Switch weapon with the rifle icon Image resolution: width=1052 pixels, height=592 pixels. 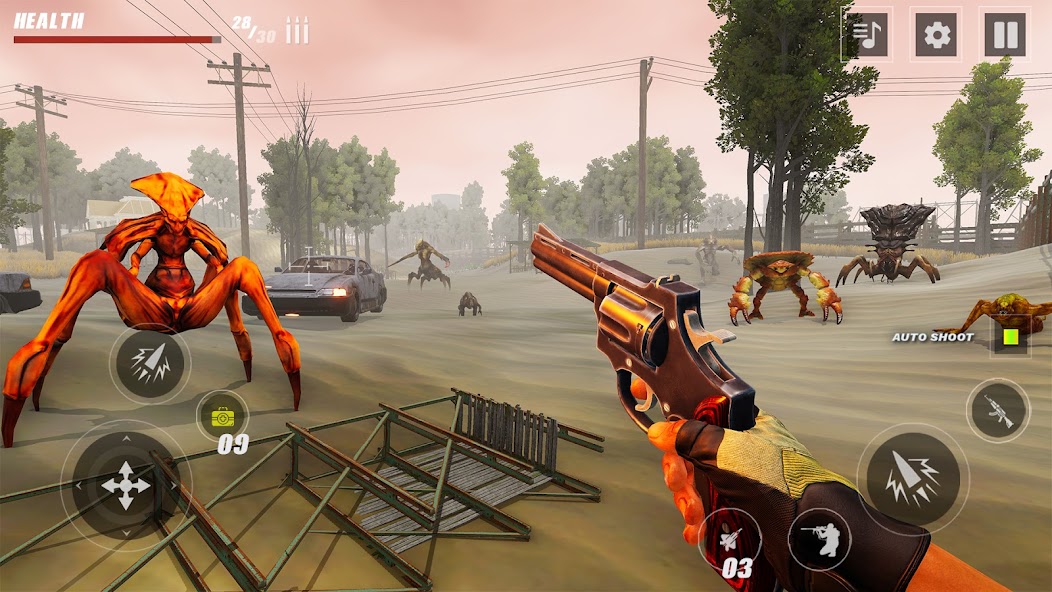[x=998, y=410]
